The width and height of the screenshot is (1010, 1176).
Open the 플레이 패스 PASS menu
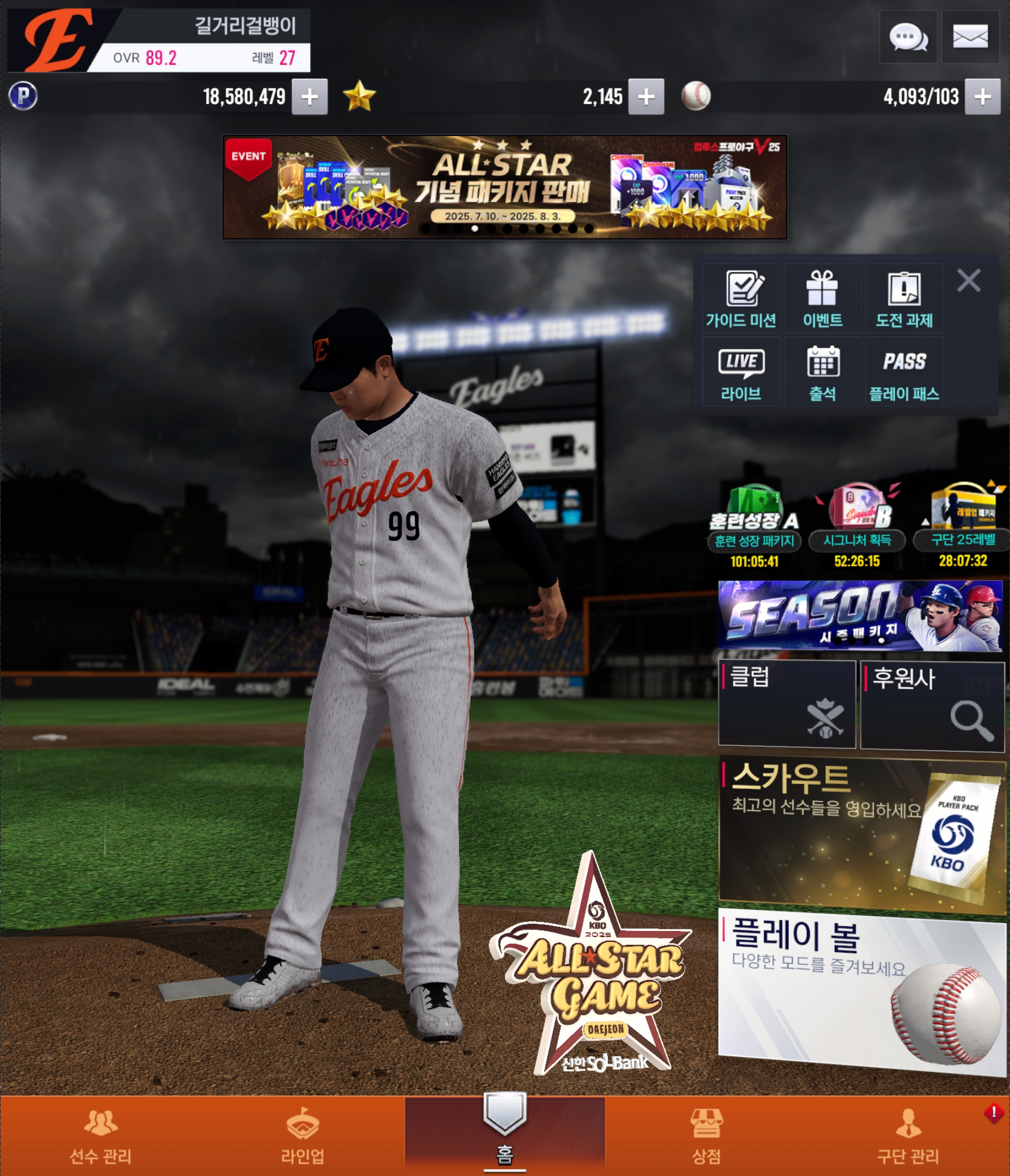point(904,372)
